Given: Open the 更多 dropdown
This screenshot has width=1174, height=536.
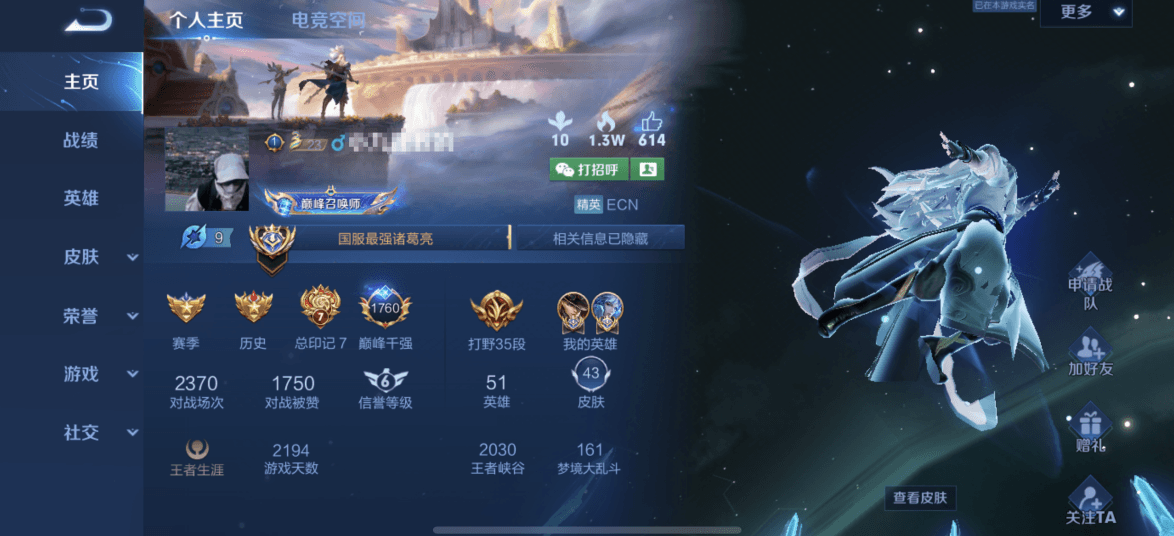Looking at the screenshot, I should (1085, 13).
